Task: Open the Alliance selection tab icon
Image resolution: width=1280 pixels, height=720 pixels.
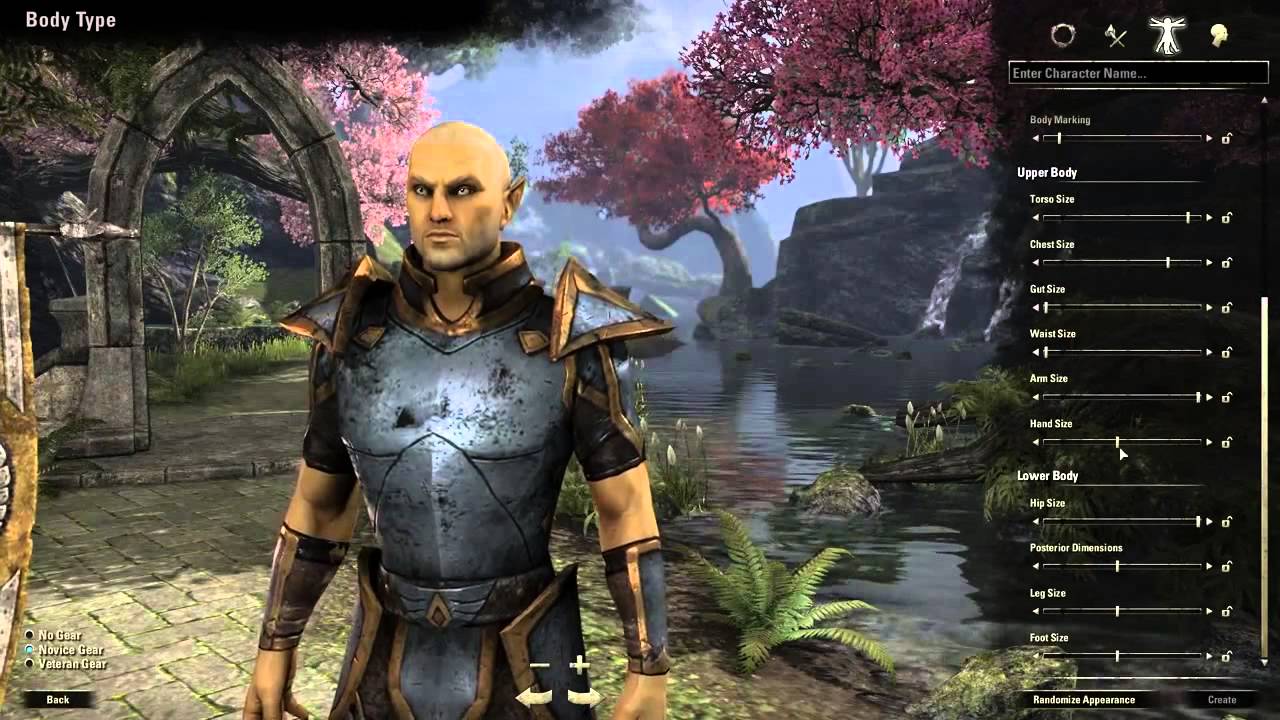Action: tap(1063, 36)
